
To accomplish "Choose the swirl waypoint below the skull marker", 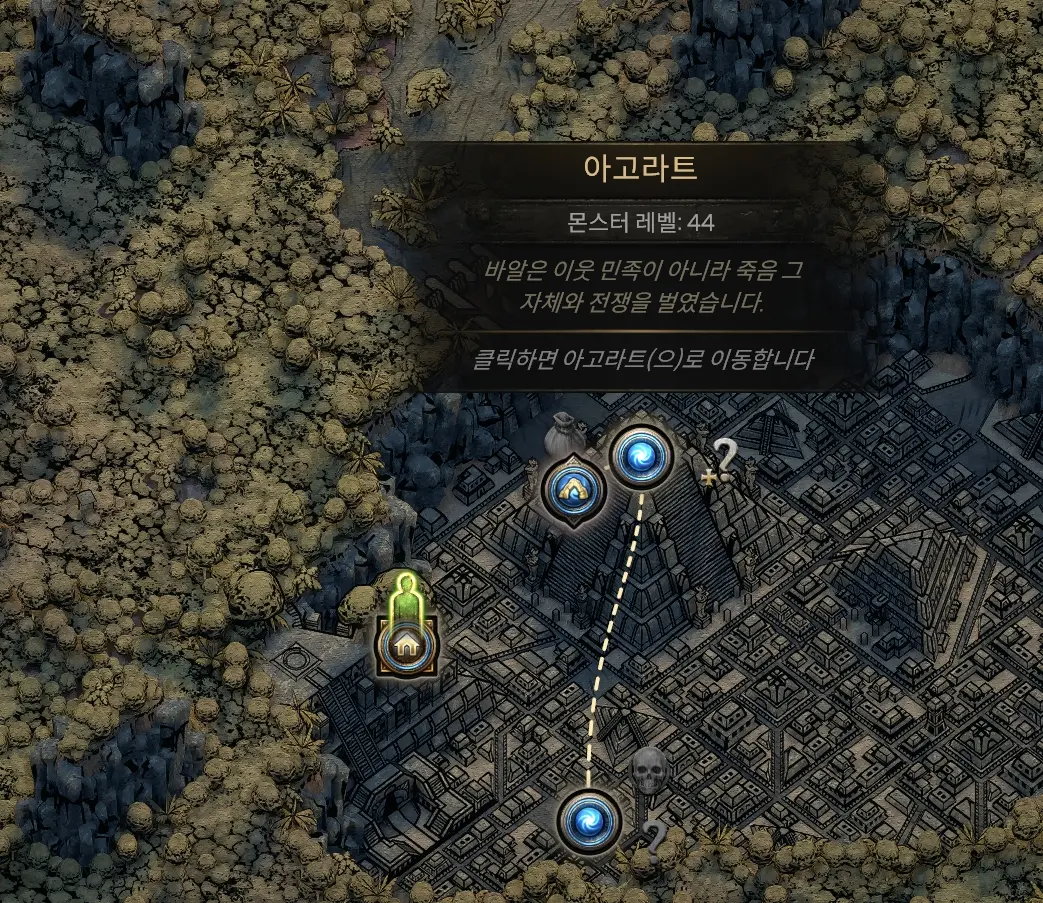I will (590, 821).
